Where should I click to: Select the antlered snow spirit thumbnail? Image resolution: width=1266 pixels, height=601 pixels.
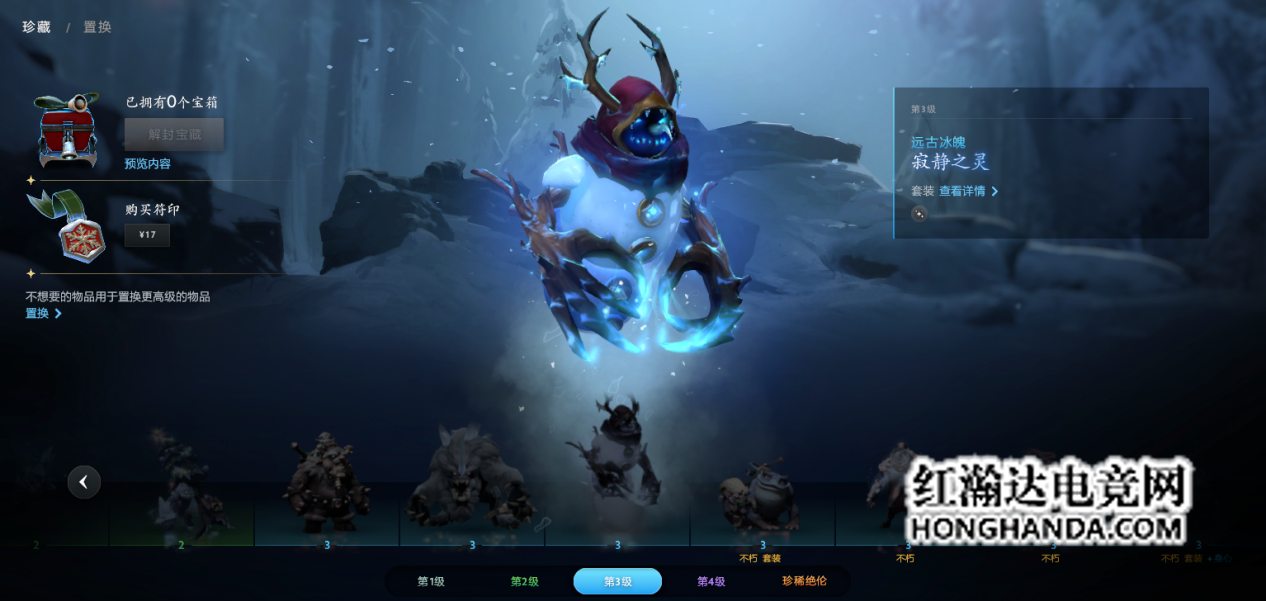[x=617, y=455]
